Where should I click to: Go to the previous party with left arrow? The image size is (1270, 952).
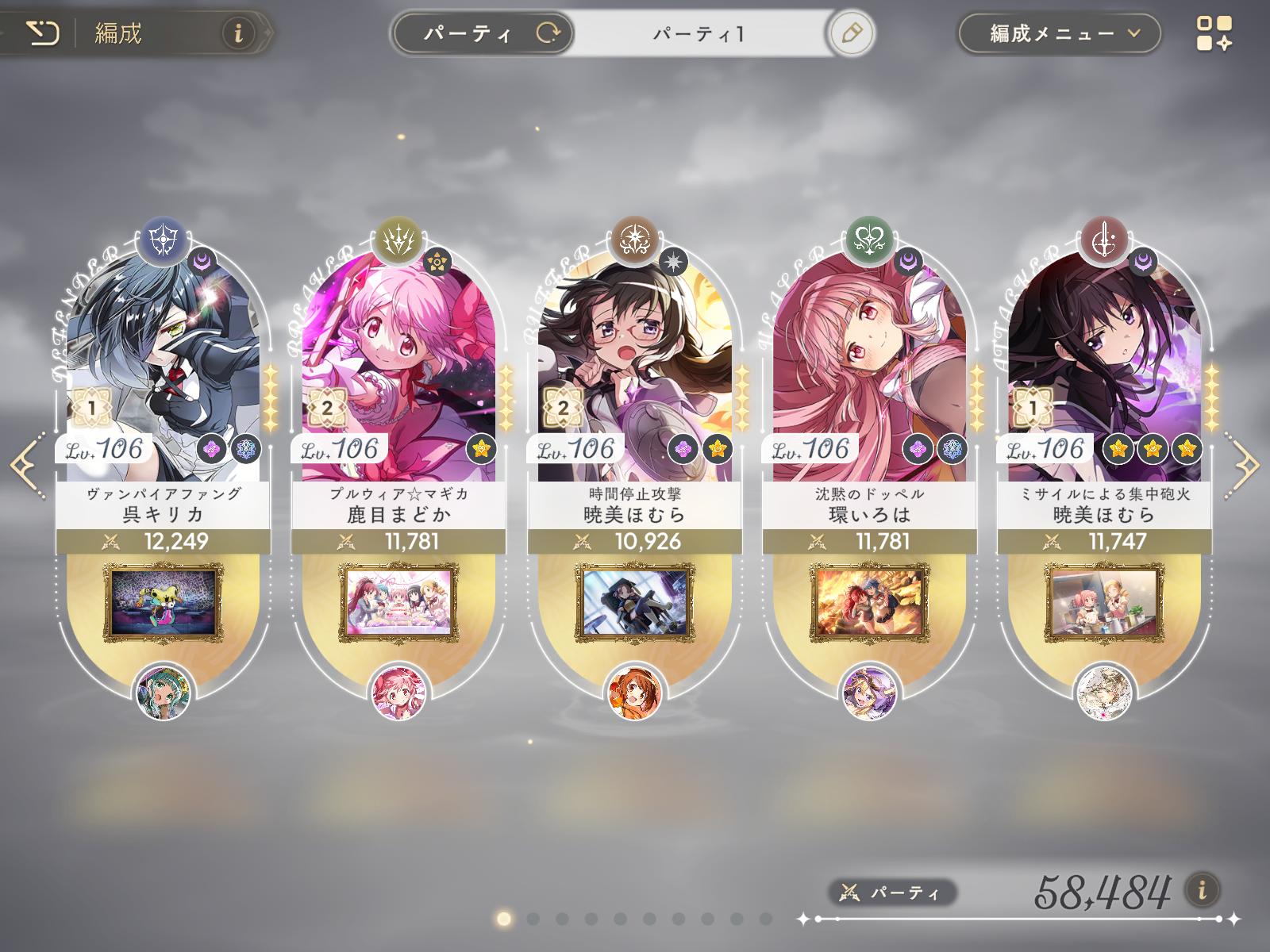pyautogui.click(x=25, y=463)
